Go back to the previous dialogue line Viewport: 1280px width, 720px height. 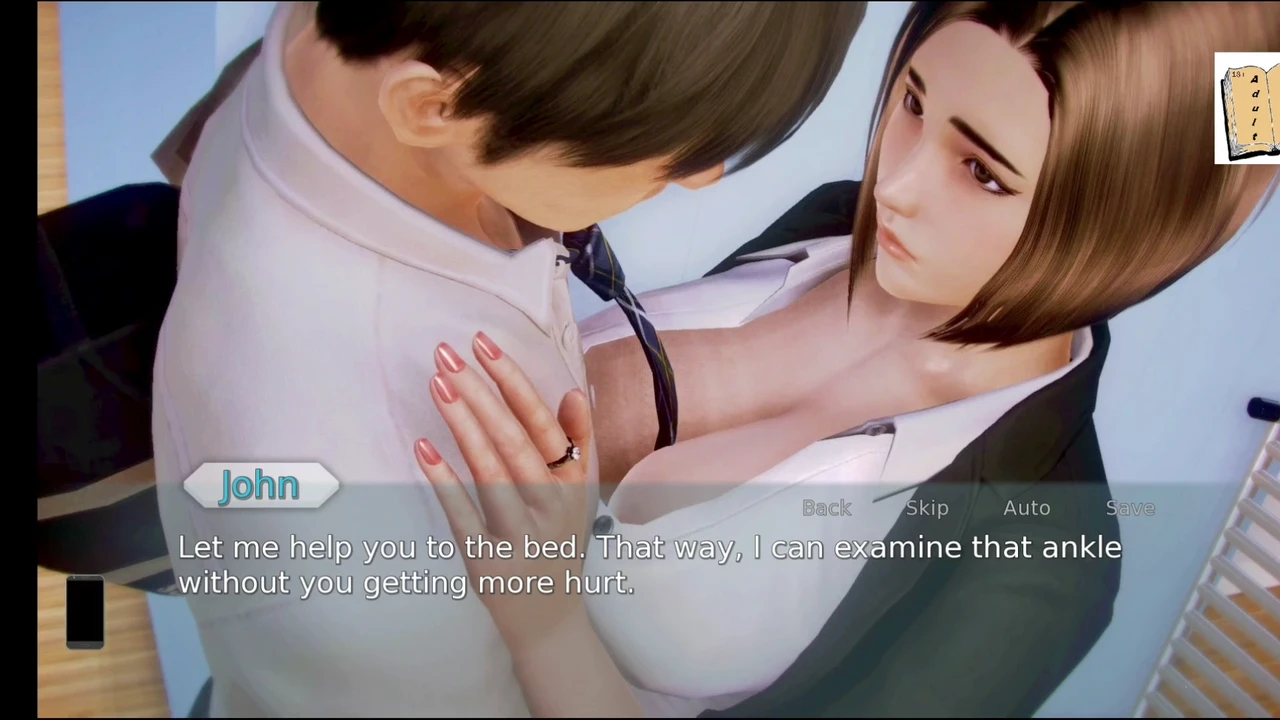pos(827,508)
